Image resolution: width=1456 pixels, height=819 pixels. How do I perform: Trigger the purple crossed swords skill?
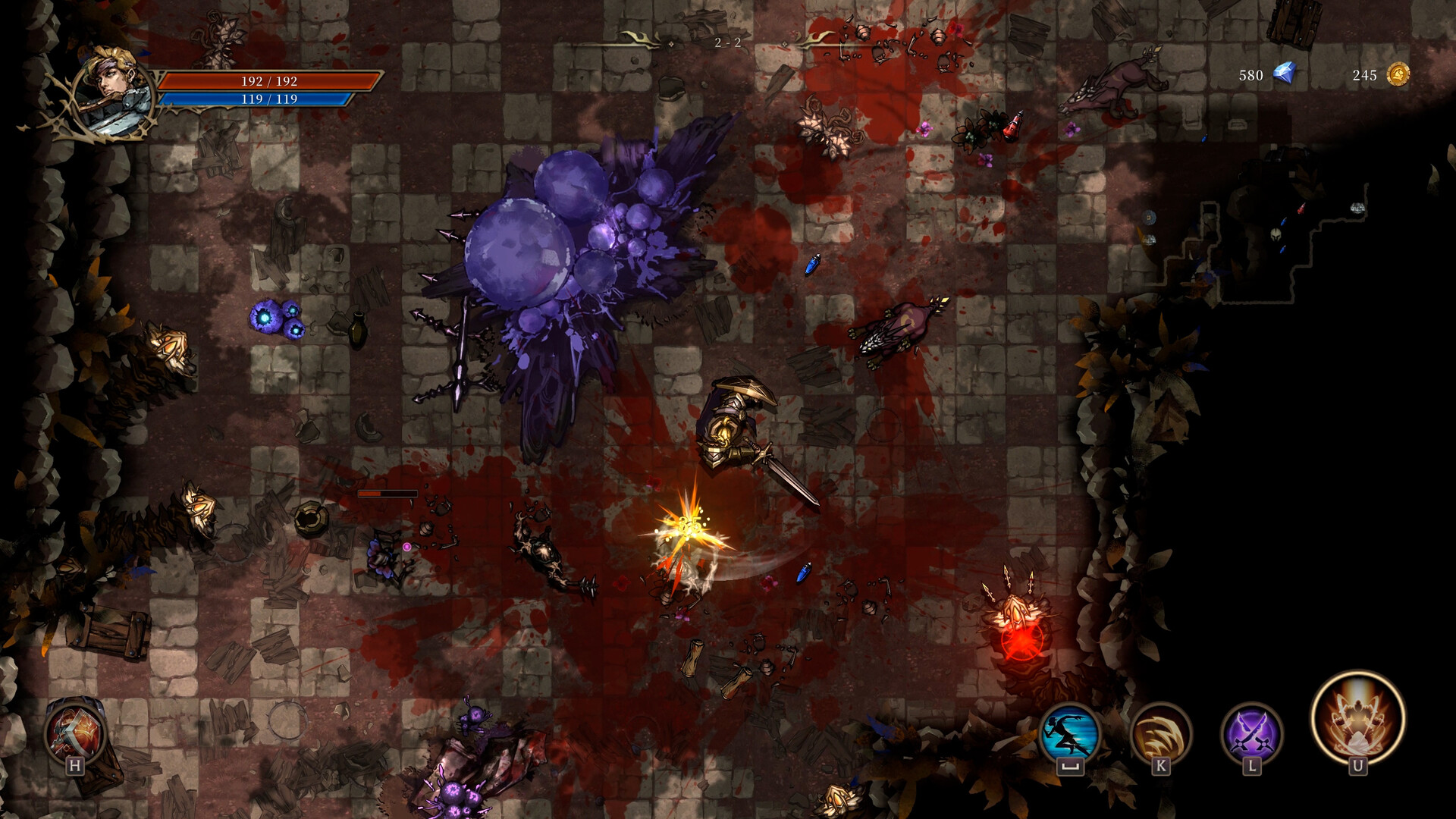(x=1251, y=733)
